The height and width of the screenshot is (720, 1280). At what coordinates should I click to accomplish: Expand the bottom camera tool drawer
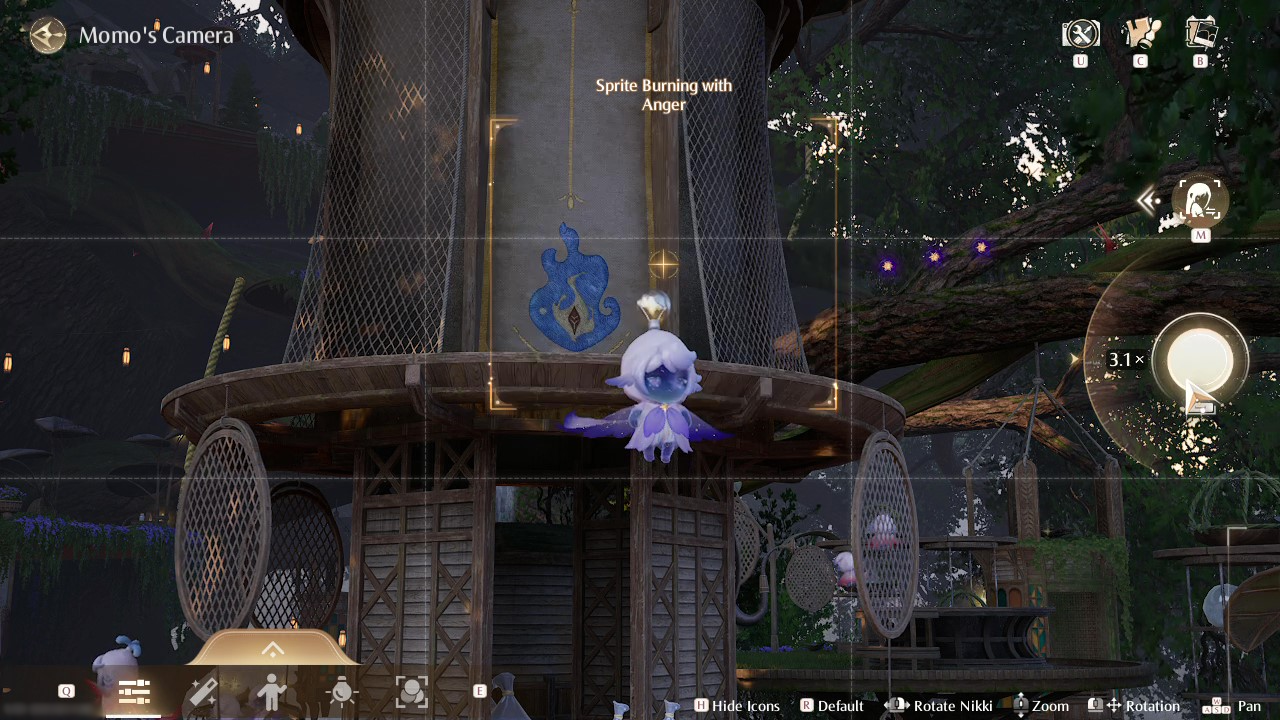tap(272, 649)
